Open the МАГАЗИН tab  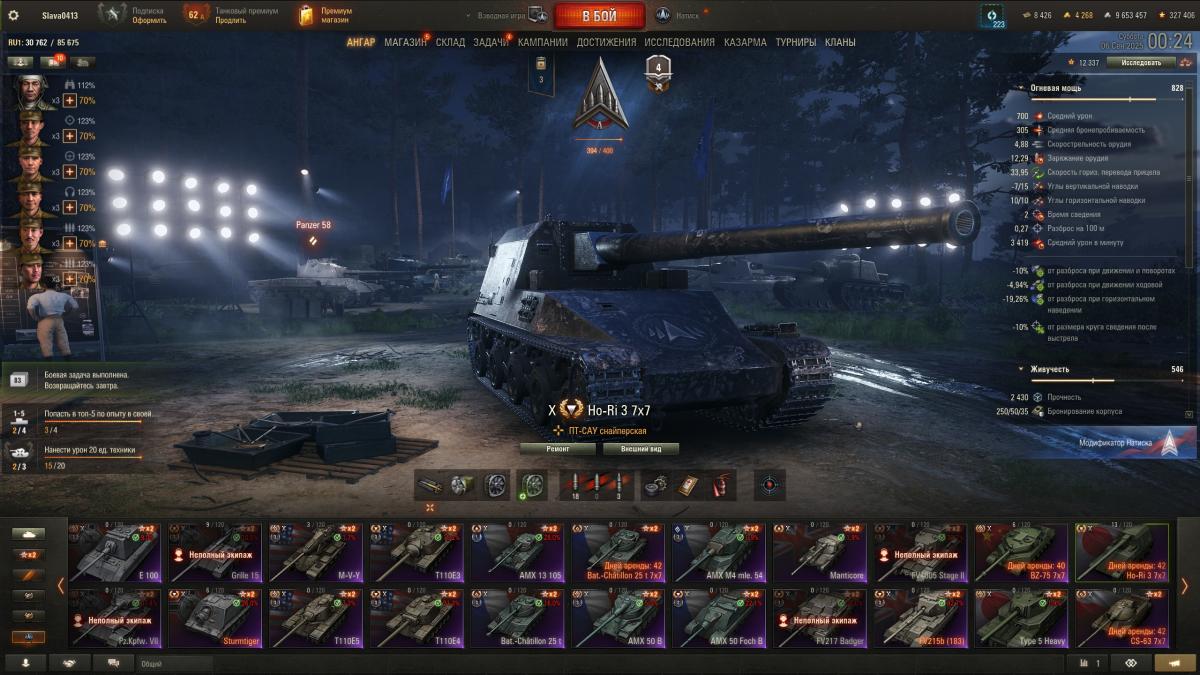[405, 43]
